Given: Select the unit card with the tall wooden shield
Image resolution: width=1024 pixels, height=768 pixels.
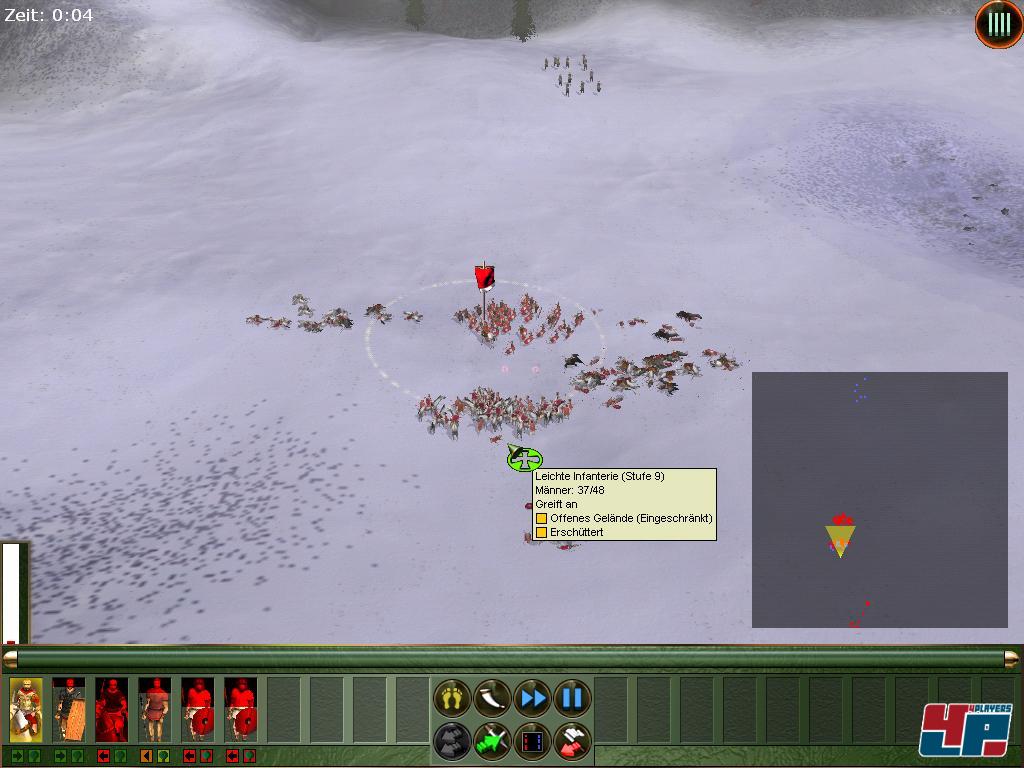Looking at the screenshot, I should [69, 709].
